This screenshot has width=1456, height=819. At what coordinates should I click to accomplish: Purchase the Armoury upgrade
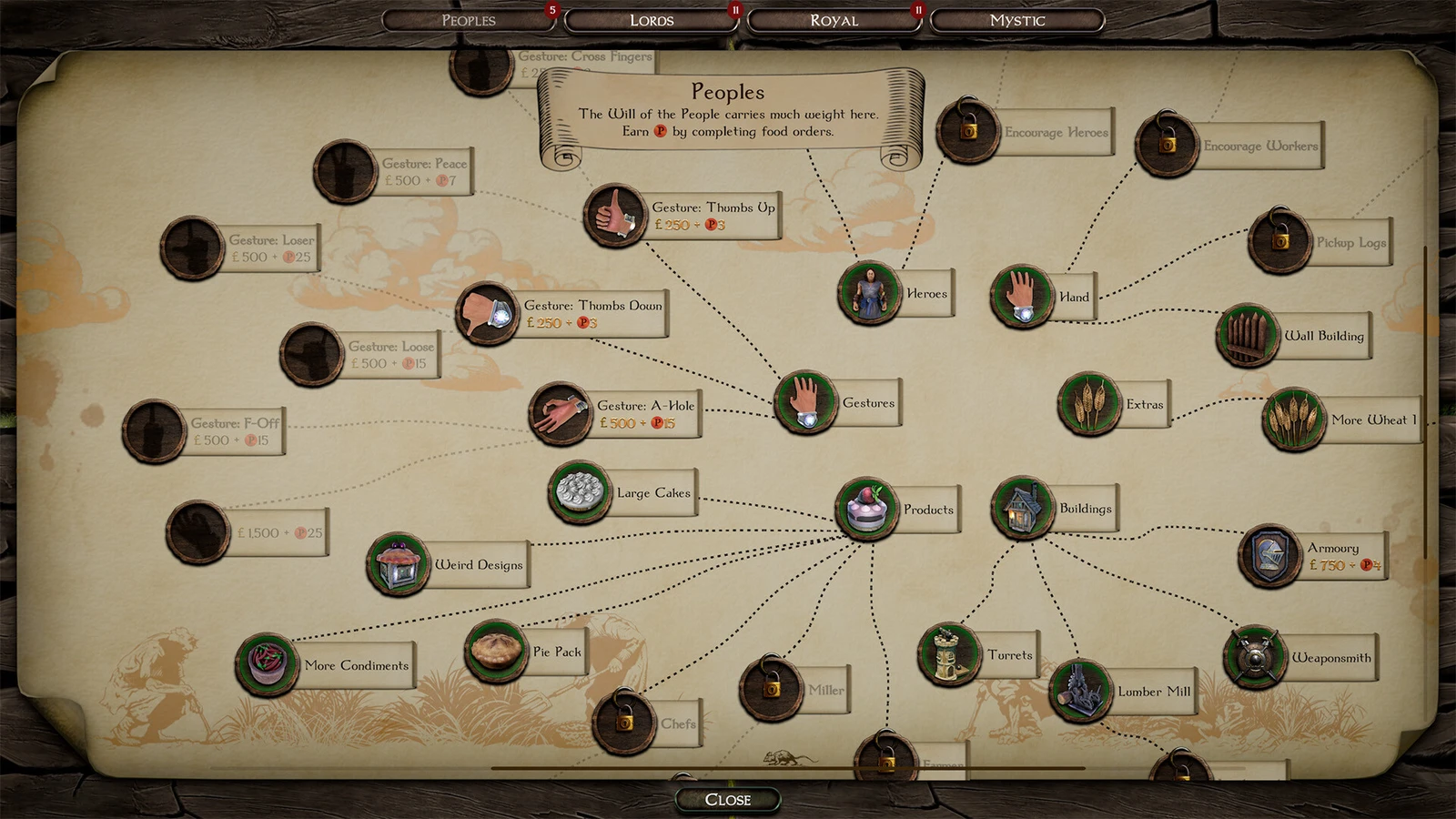pyautogui.click(x=1270, y=556)
